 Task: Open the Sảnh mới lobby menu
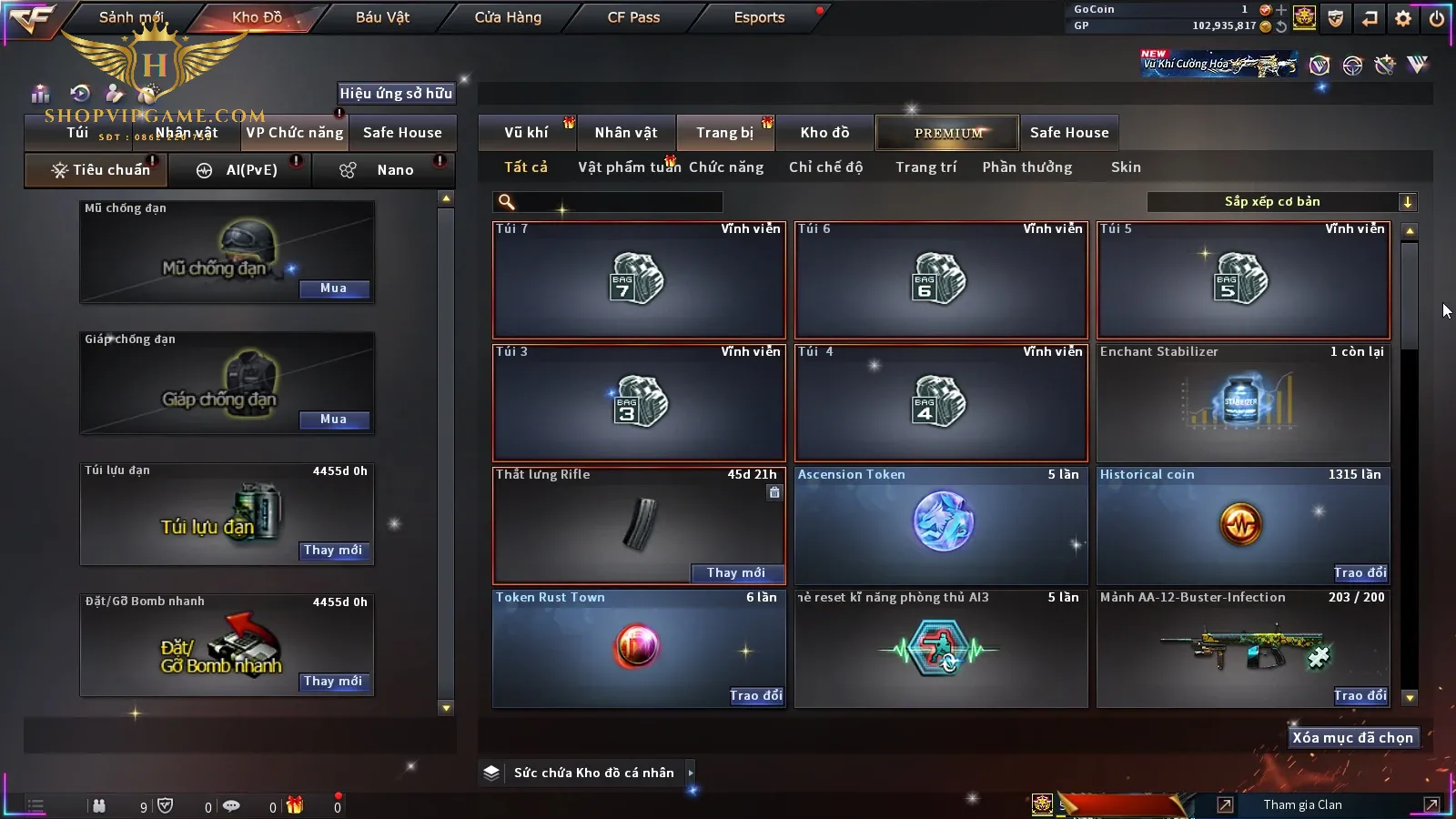click(131, 17)
